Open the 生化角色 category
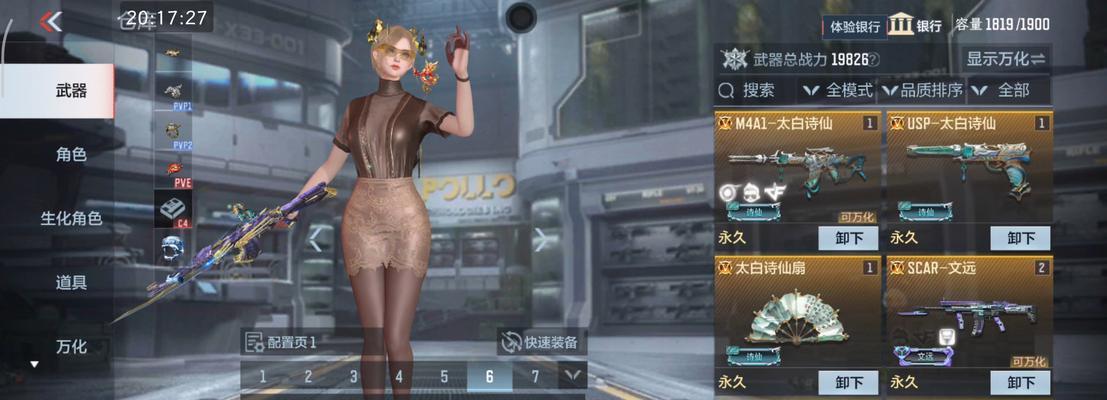Image resolution: width=1107 pixels, height=400 pixels. pyautogui.click(x=71, y=218)
